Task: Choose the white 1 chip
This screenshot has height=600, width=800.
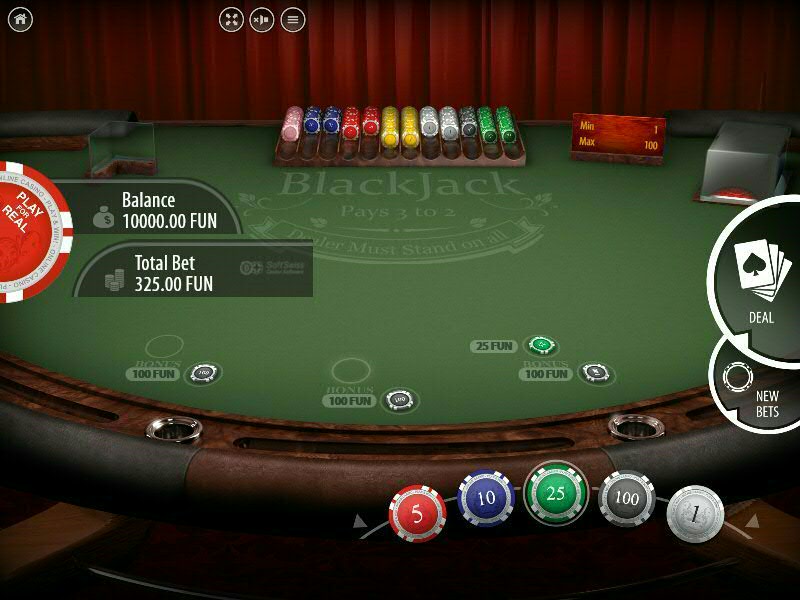Action: click(x=695, y=512)
